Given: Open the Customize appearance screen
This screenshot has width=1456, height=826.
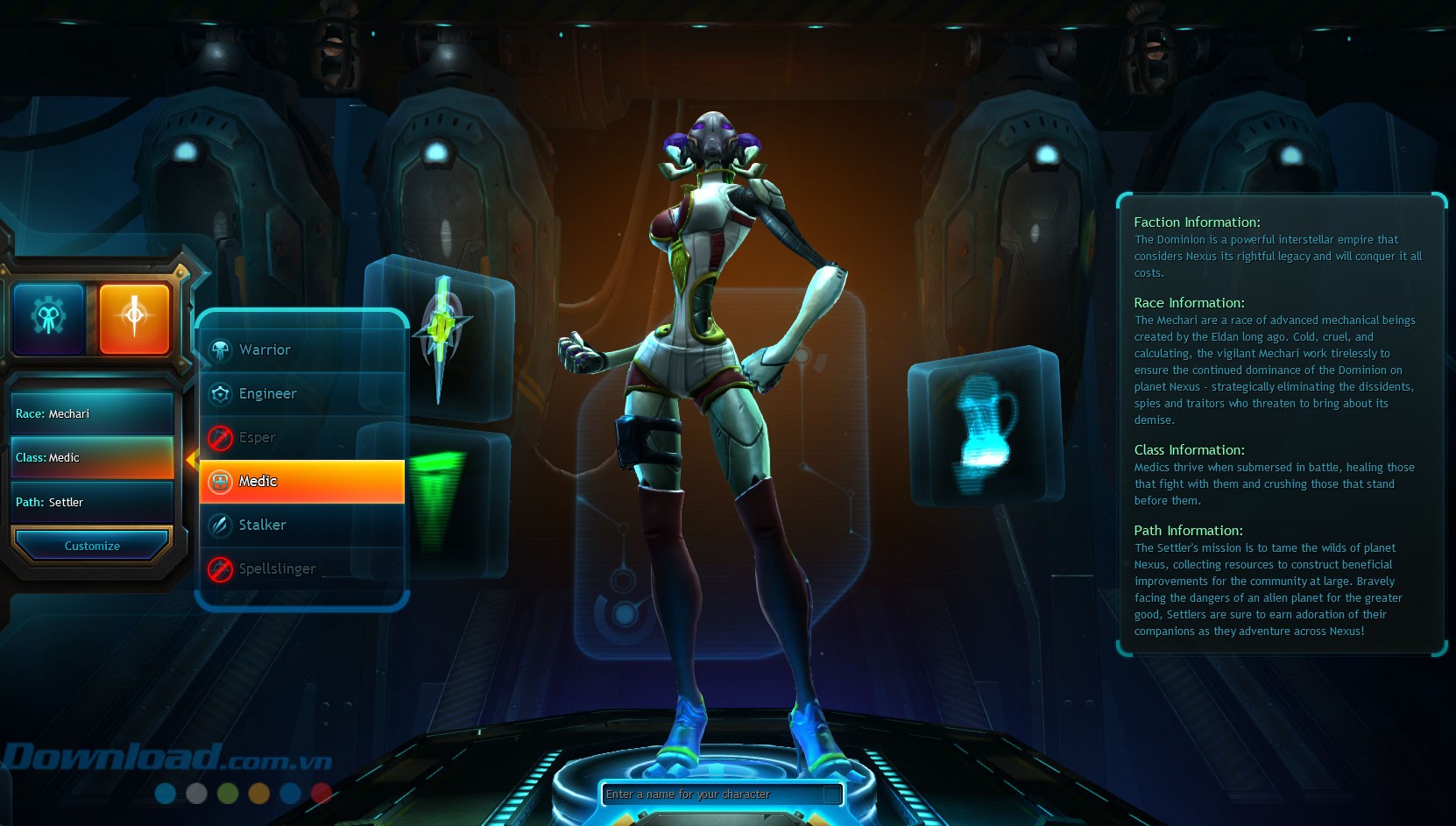Looking at the screenshot, I should coord(92,546).
